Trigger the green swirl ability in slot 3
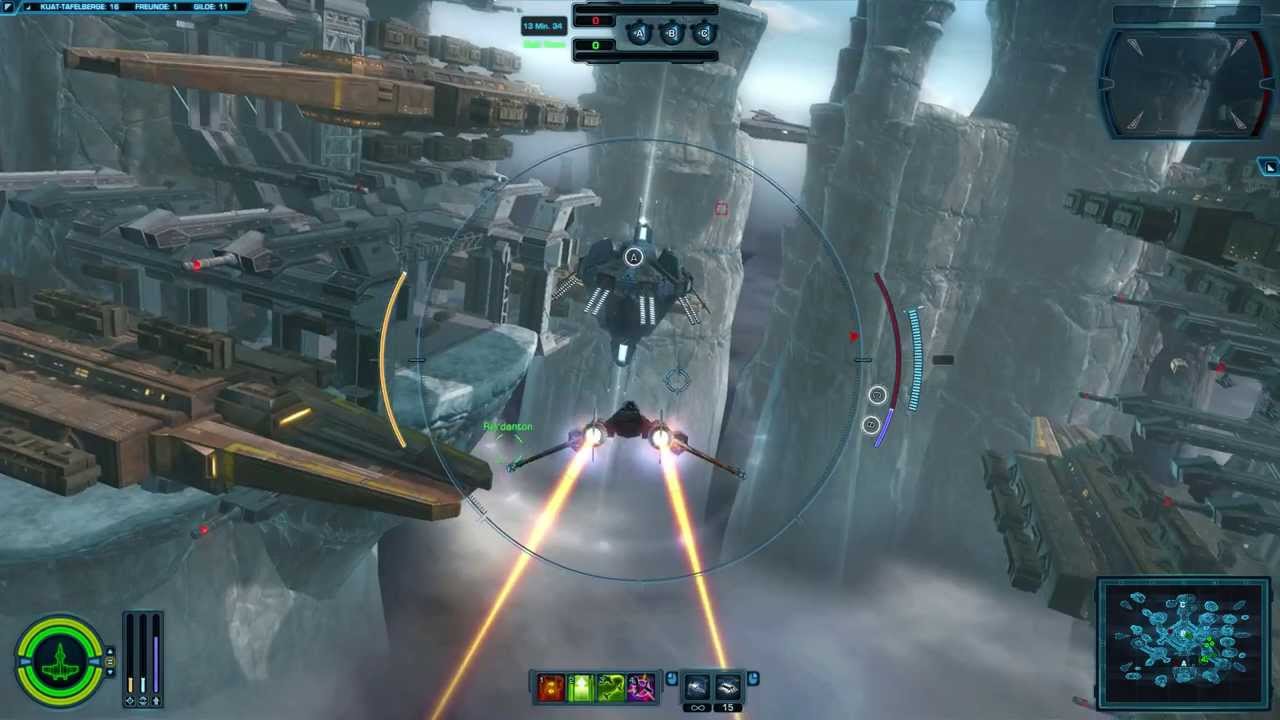 tap(611, 687)
